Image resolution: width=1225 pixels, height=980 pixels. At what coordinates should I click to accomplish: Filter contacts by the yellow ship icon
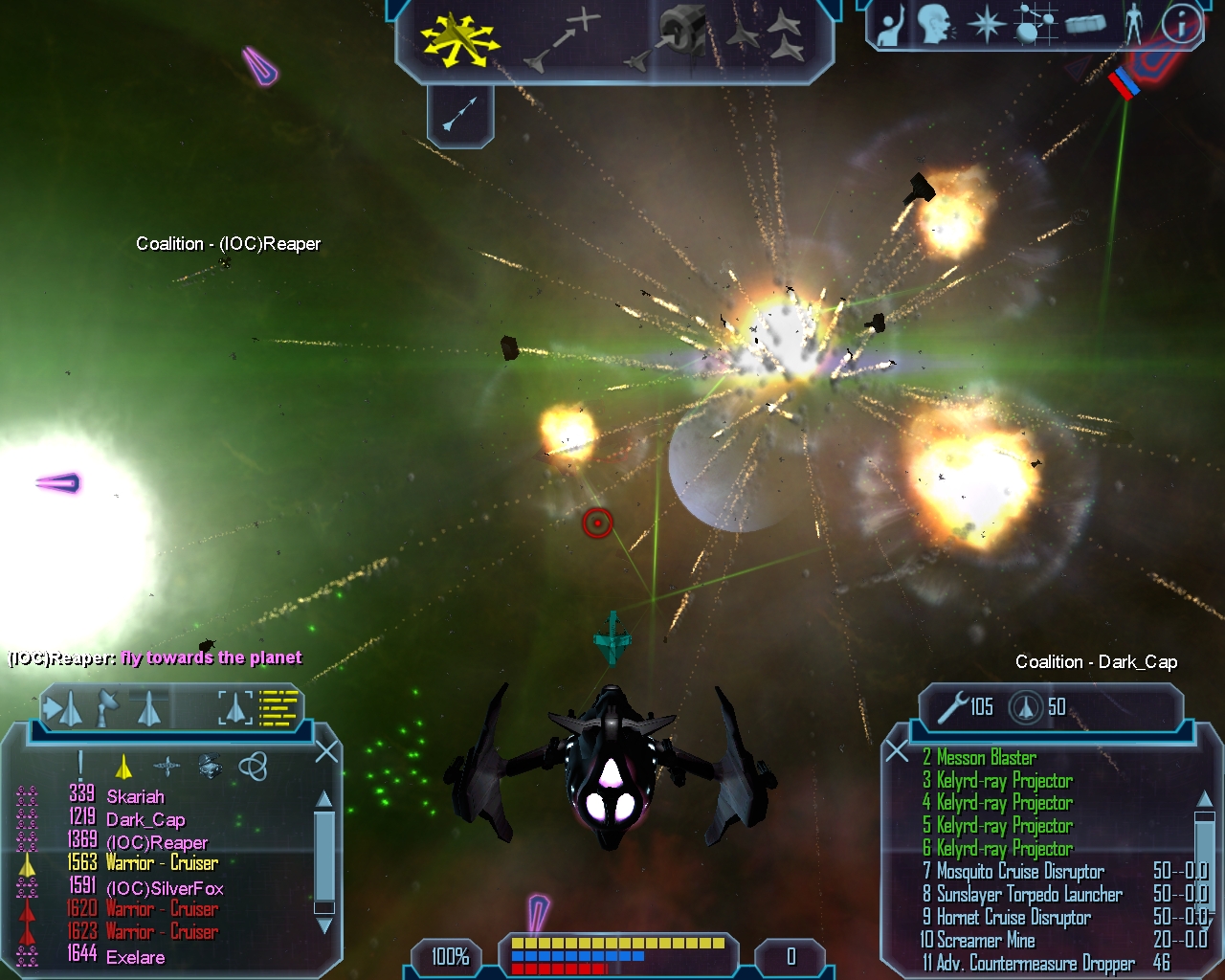(123, 766)
